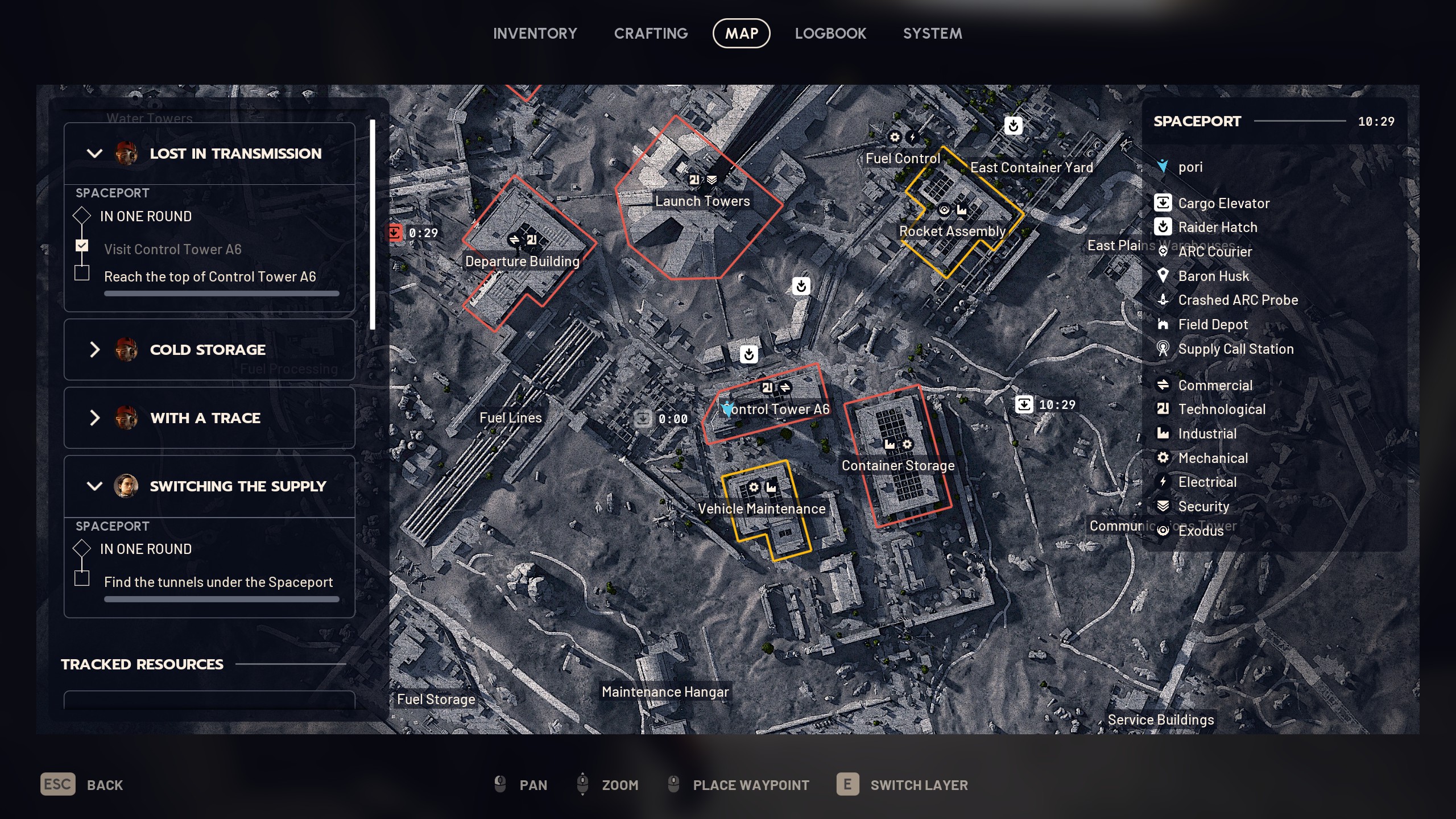Viewport: 1456px width, 819px height.
Task: Toggle the Field Depot legend entry
Action: [1212, 325]
